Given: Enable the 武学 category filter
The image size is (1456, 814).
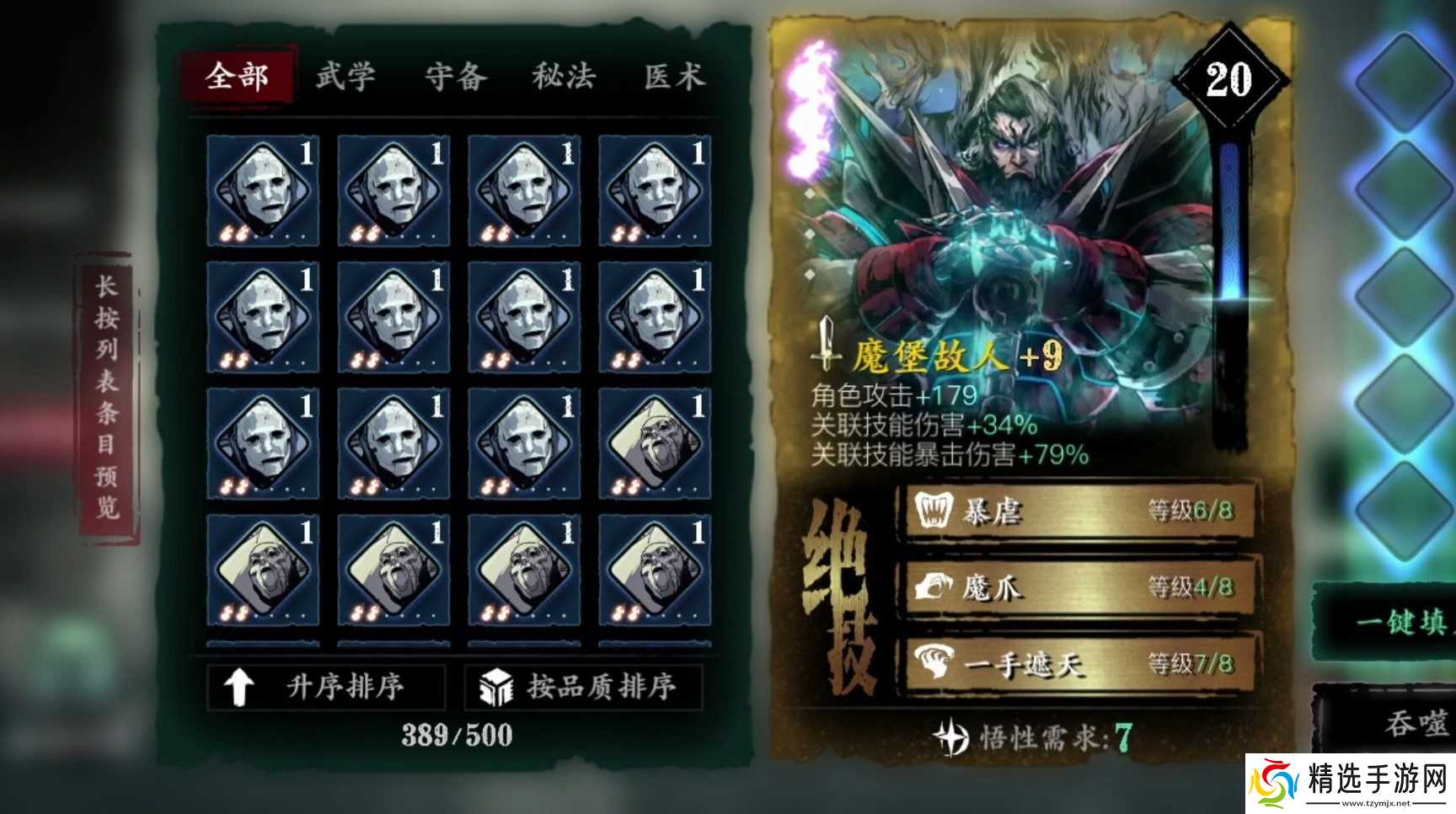Looking at the screenshot, I should coord(346,77).
